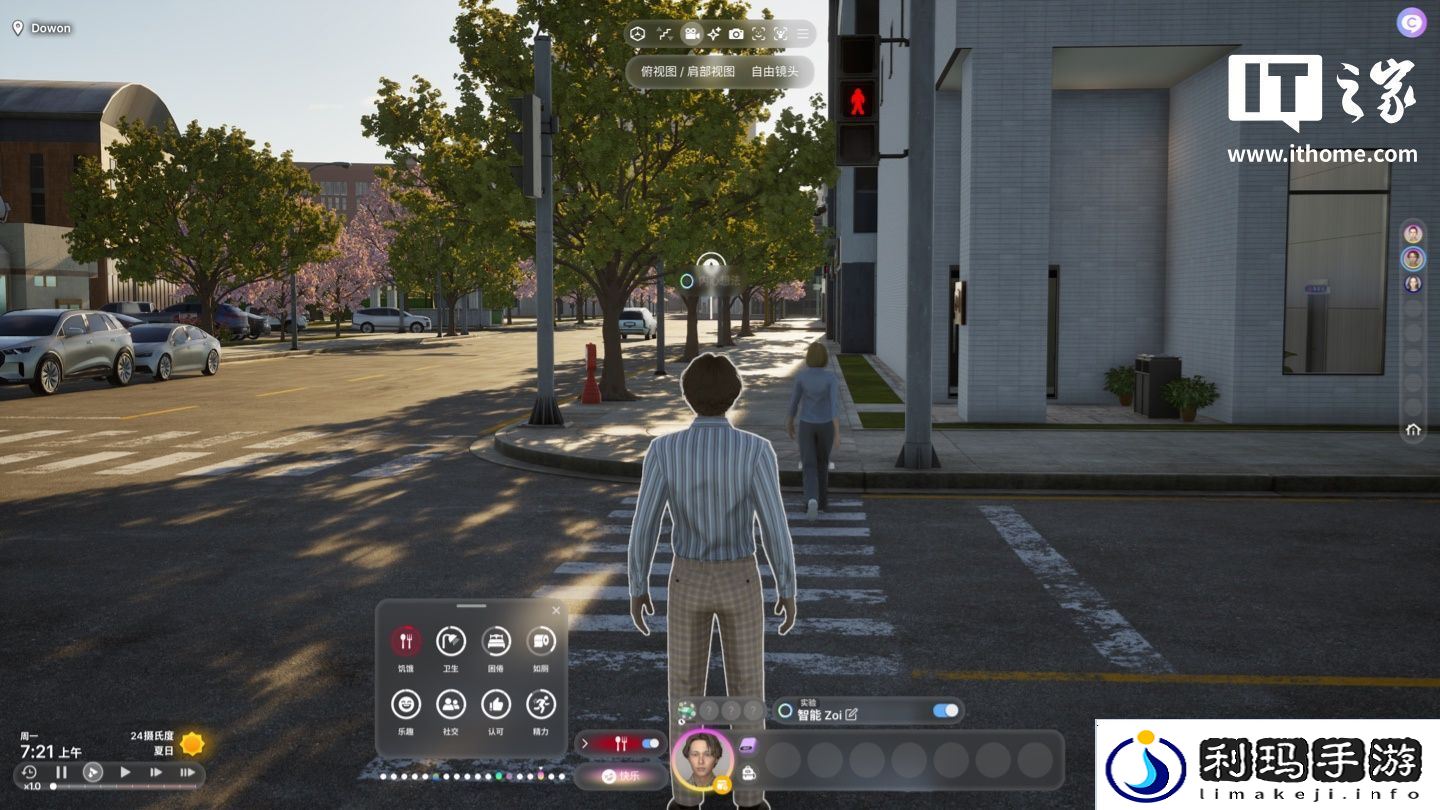Set time to triple fast-forward speed
Image resolution: width=1440 pixels, height=810 pixels.
point(187,772)
